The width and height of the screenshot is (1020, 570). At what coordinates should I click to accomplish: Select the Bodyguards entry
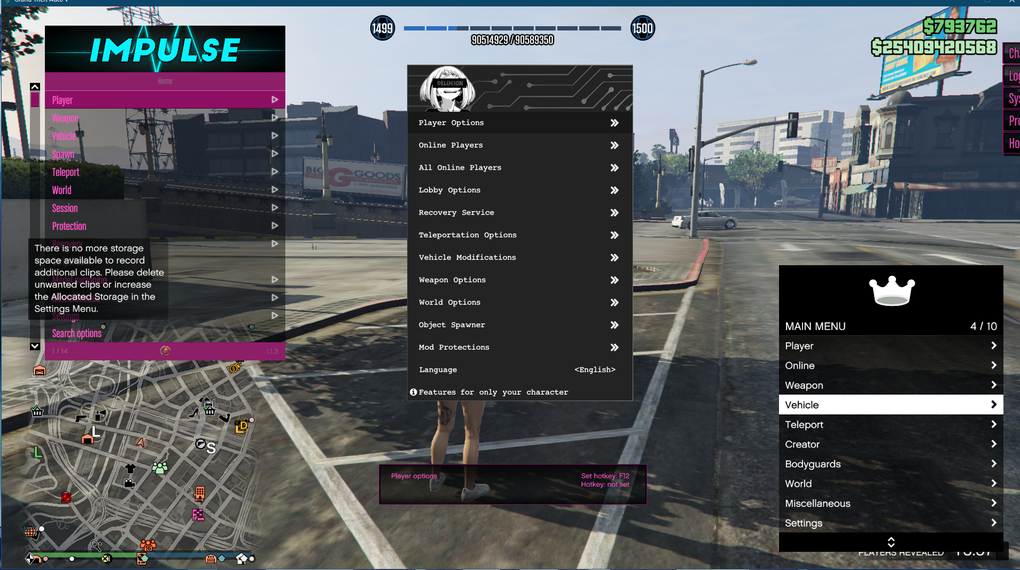(890, 464)
